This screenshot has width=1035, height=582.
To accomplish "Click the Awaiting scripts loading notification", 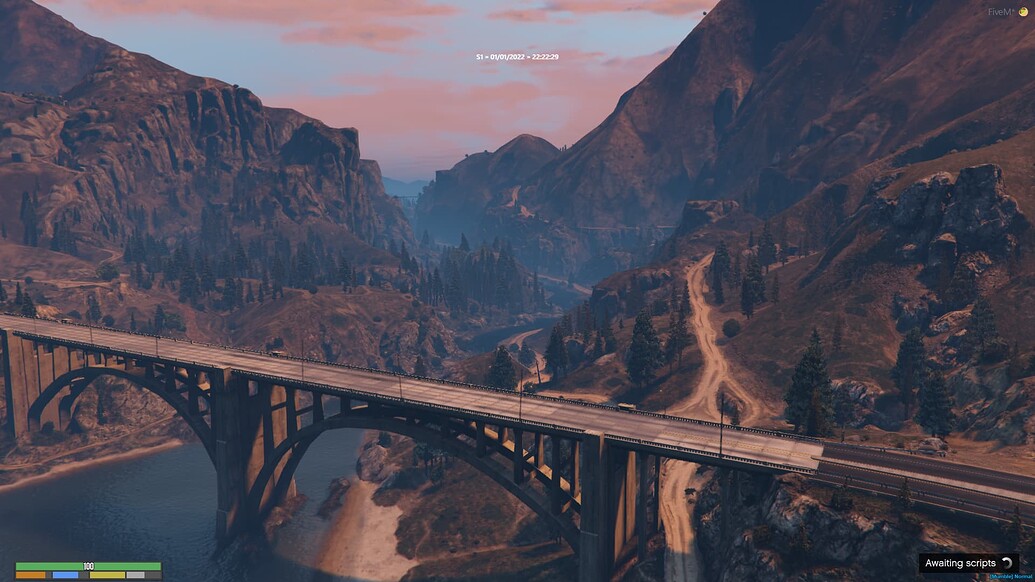I will pyautogui.click(x=968, y=563).
